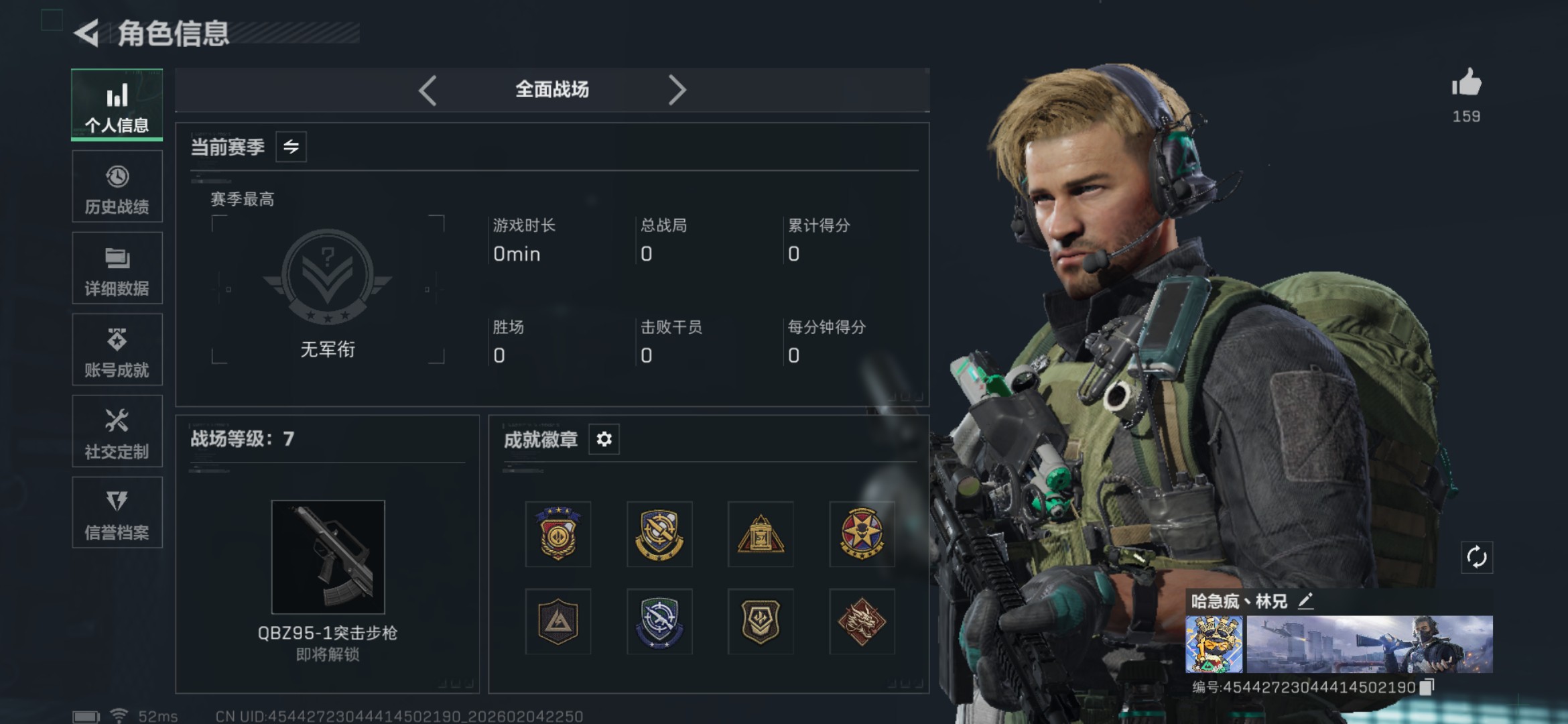Open the 历史战绩 sidebar panel
Image resolution: width=1568 pixels, height=724 pixels.
pyautogui.click(x=117, y=186)
